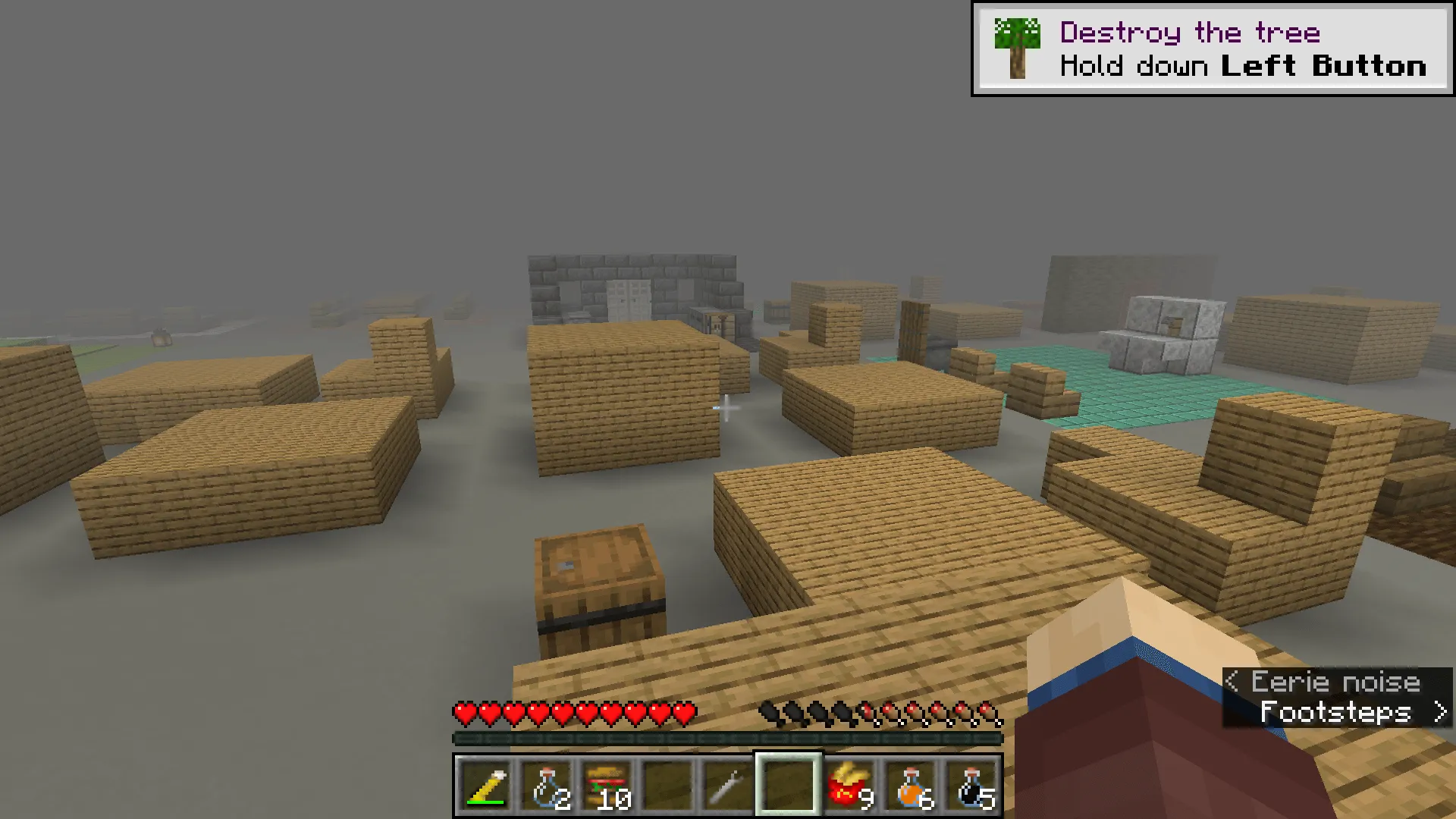Expand the right chevron beside Footsteps

click(x=1440, y=711)
